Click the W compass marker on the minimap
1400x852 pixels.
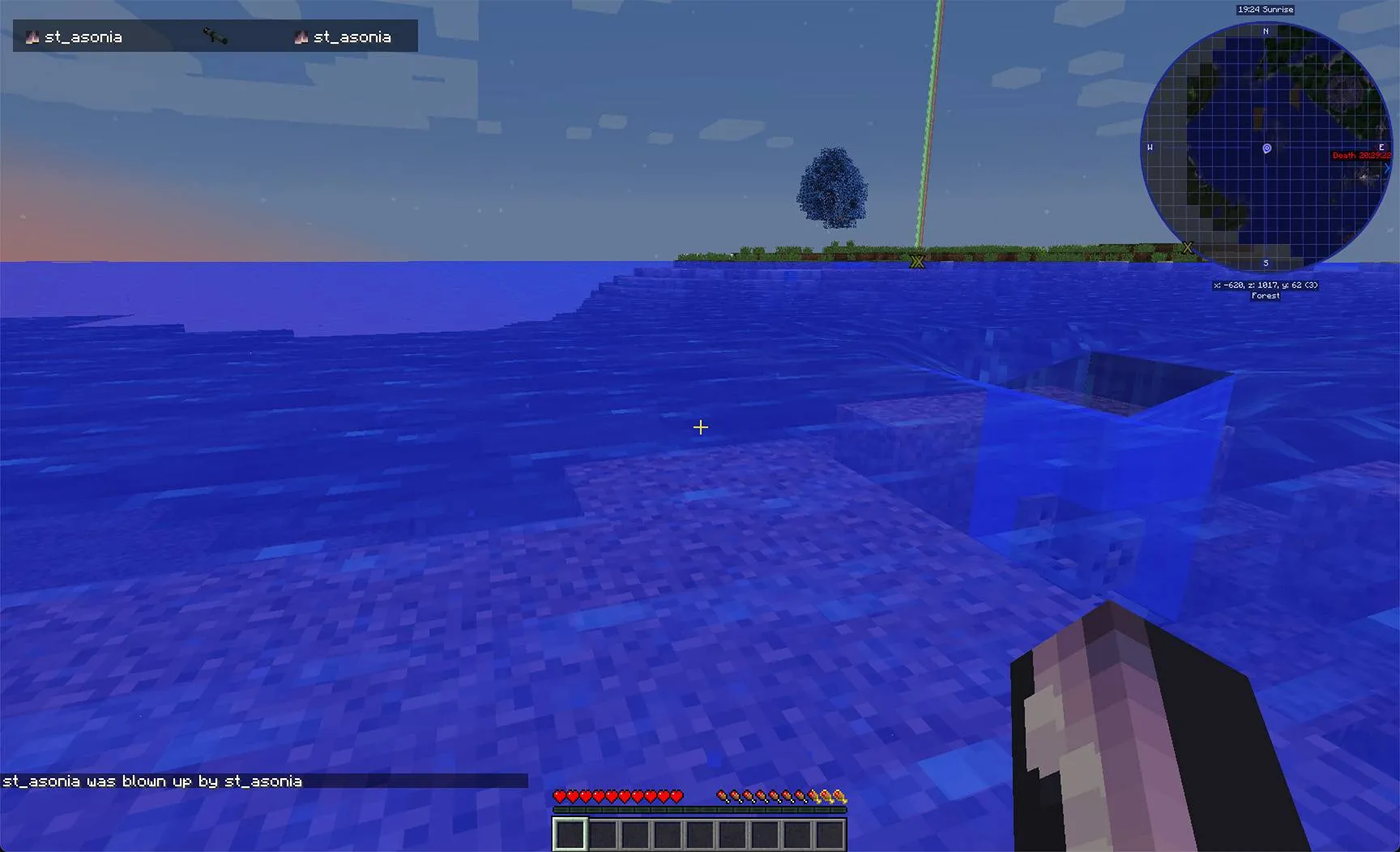click(x=1150, y=147)
